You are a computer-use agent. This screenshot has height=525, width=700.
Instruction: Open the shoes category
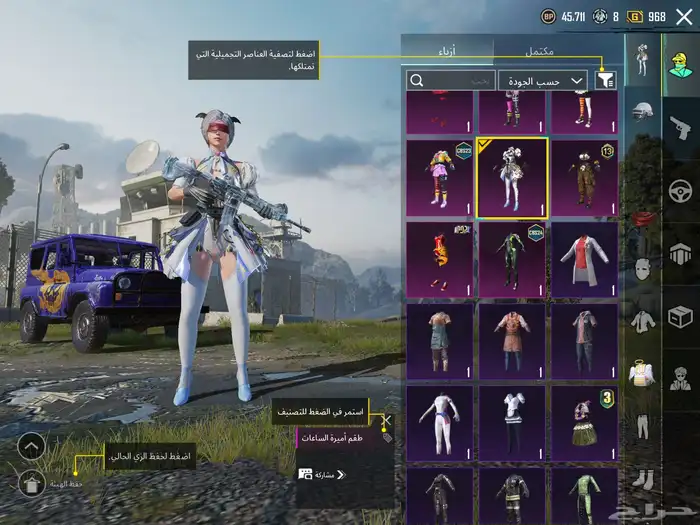pyautogui.click(x=642, y=480)
